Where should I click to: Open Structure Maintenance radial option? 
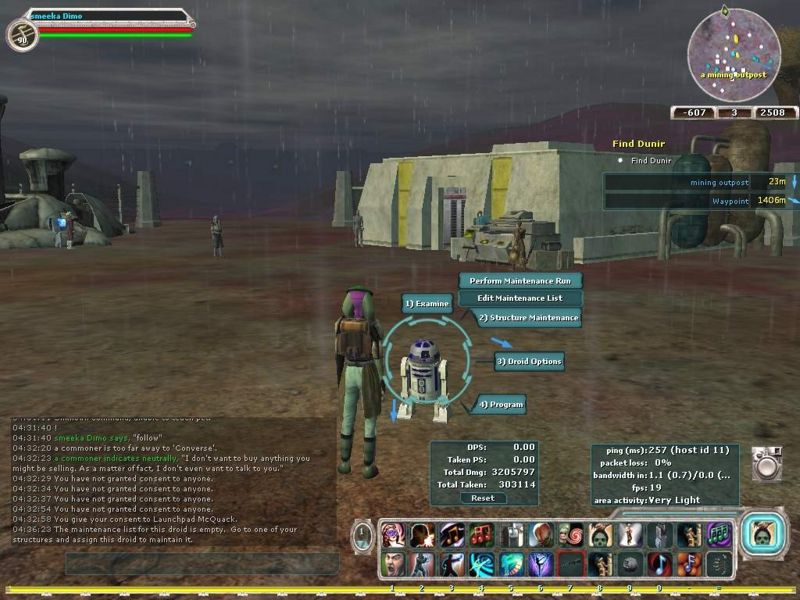click(x=527, y=318)
